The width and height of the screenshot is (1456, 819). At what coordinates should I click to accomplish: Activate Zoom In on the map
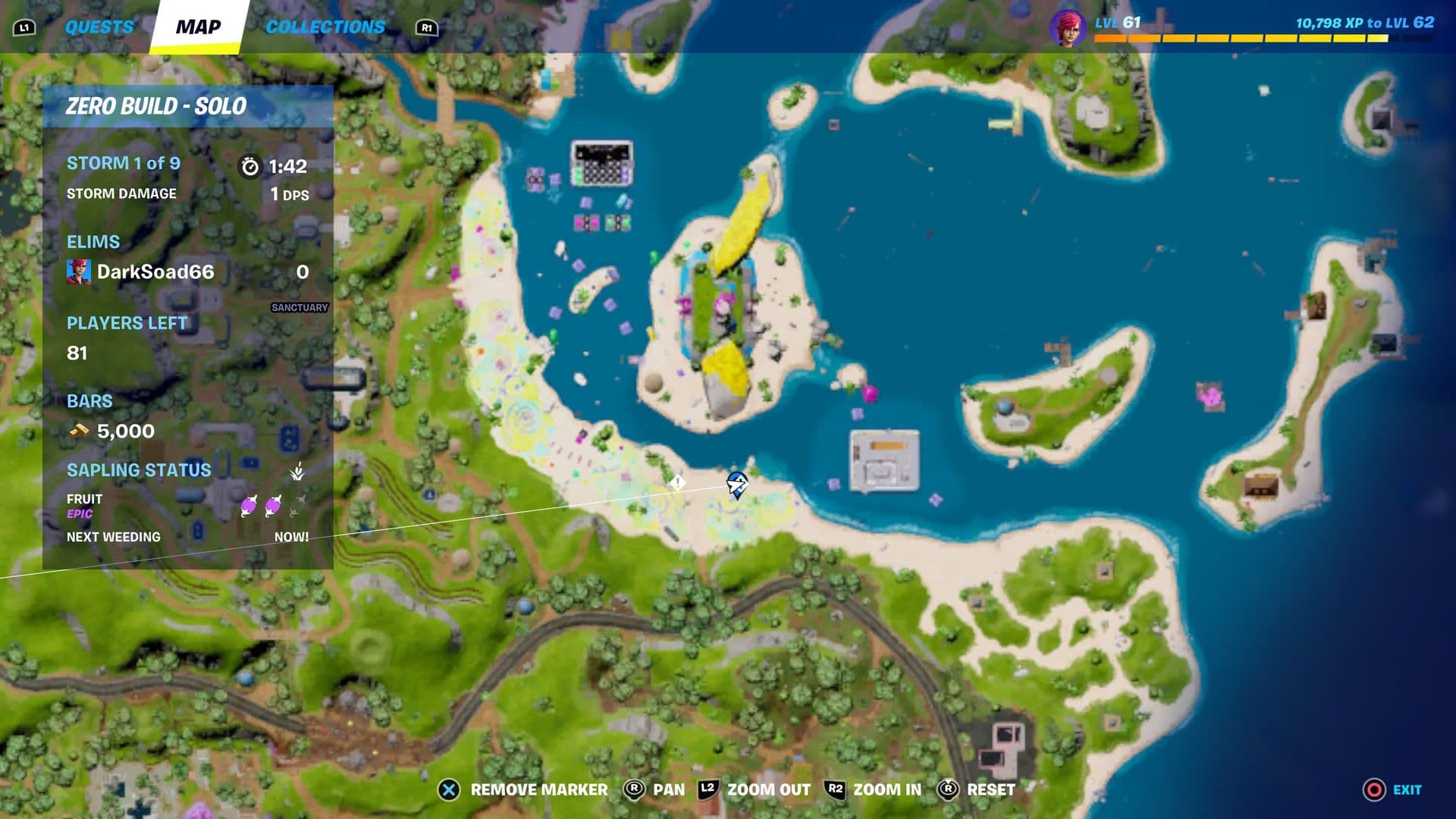874,789
